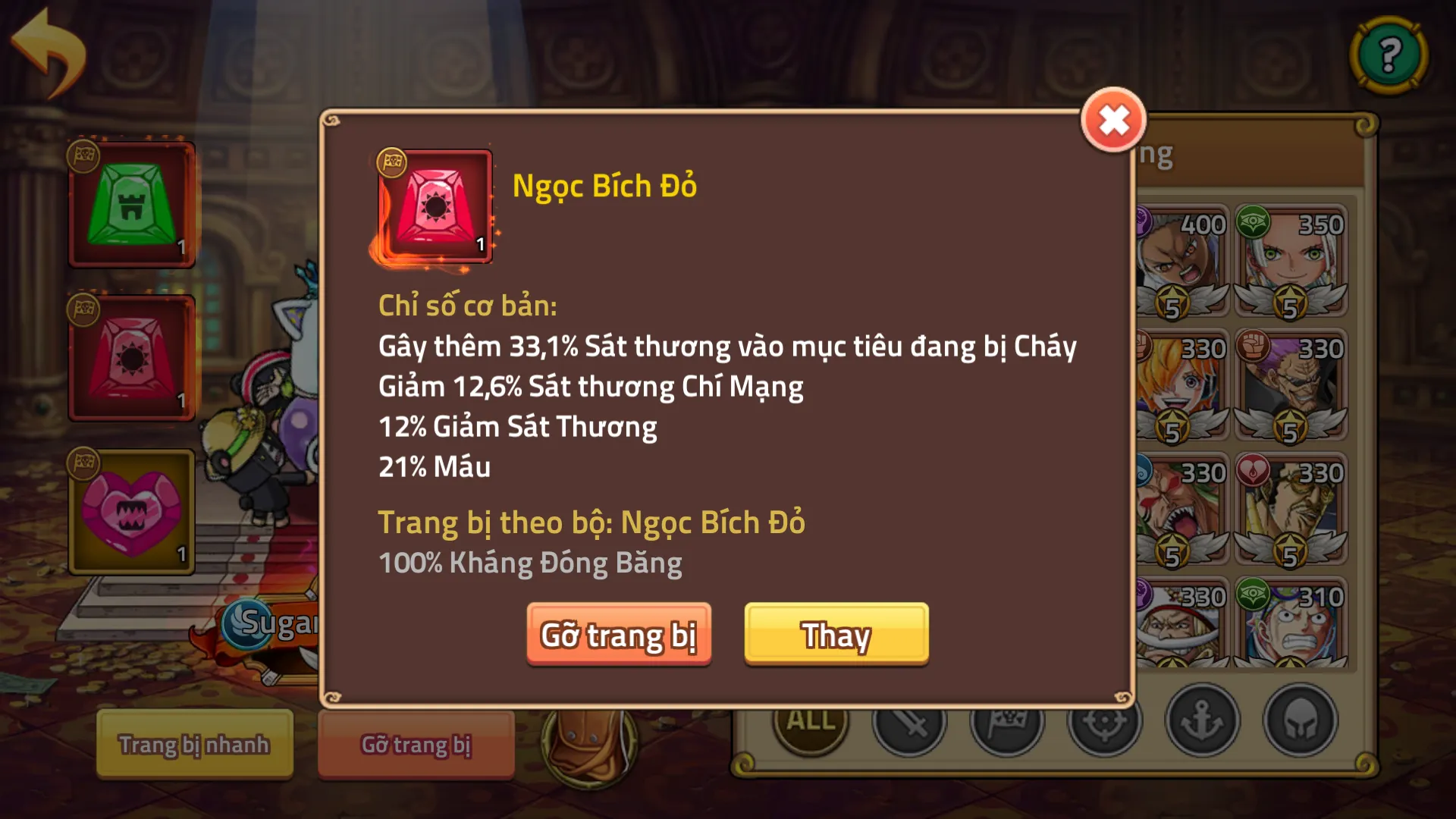Close the Ngọc Bích Đỏ popup
Screen dimensions: 1456x819
pyautogui.click(x=1112, y=120)
